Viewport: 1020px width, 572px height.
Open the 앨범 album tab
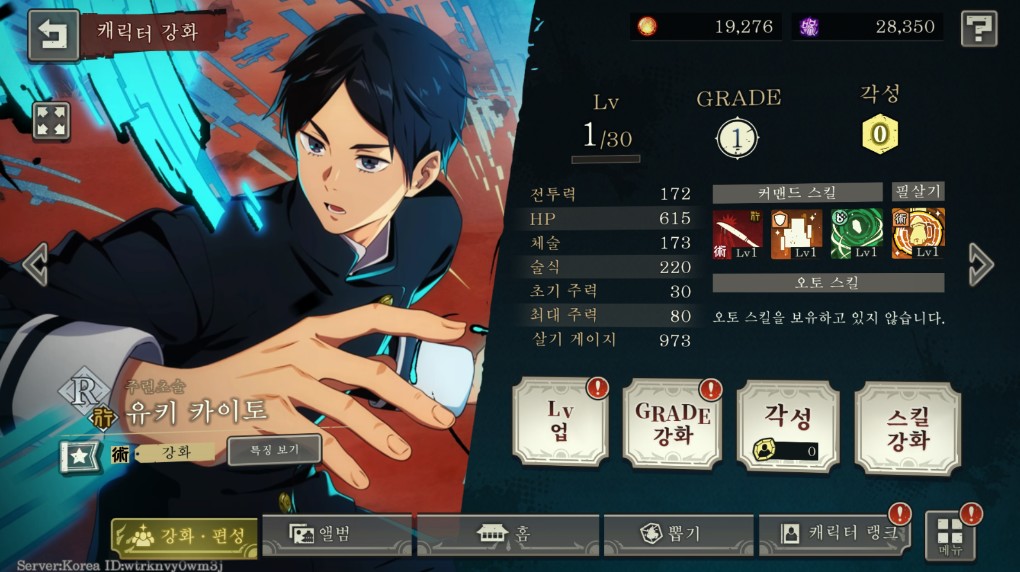click(x=337, y=534)
